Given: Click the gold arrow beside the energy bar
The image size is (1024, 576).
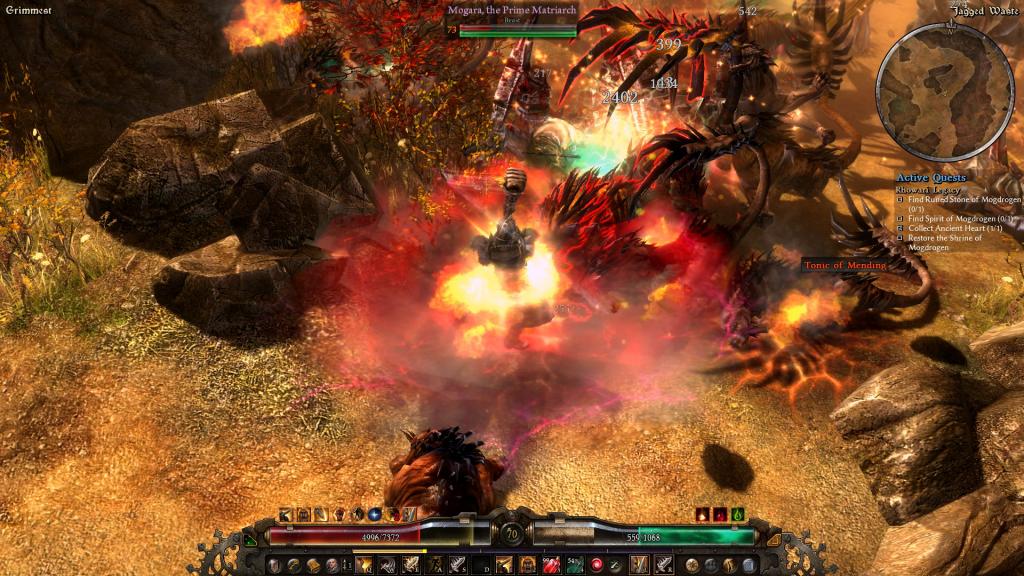Looking at the screenshot, I should tap(773, 539).
